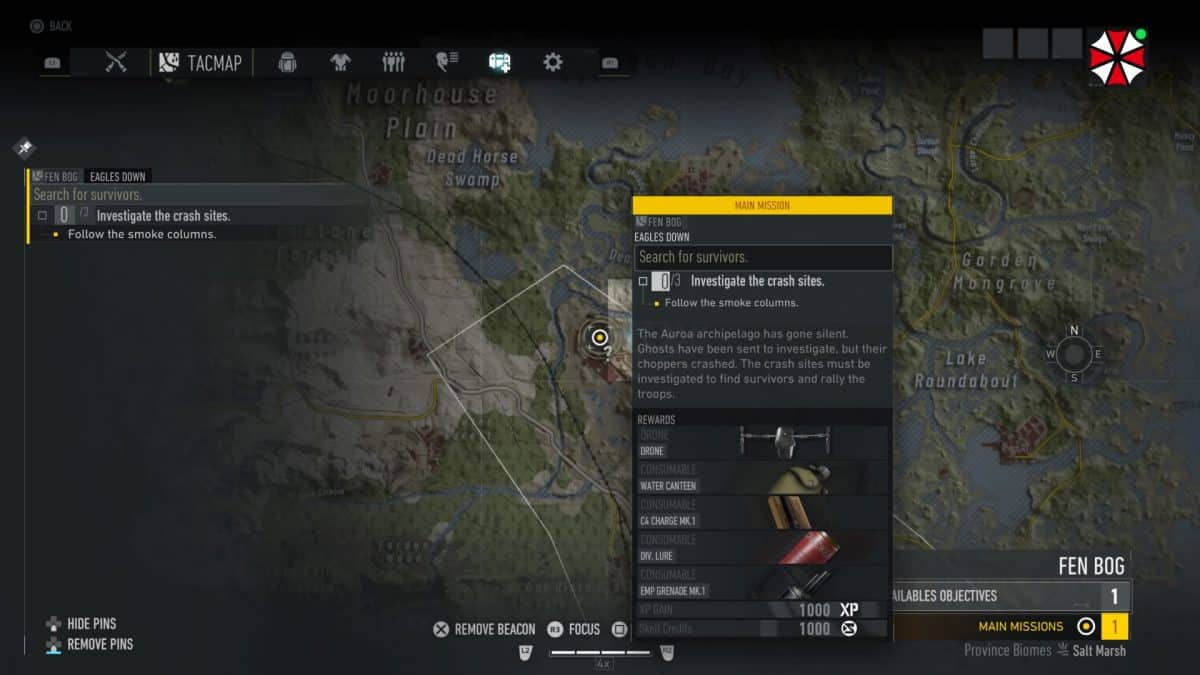
Task: Open the crossed rifles loadout tab
Action: point(116,63)
